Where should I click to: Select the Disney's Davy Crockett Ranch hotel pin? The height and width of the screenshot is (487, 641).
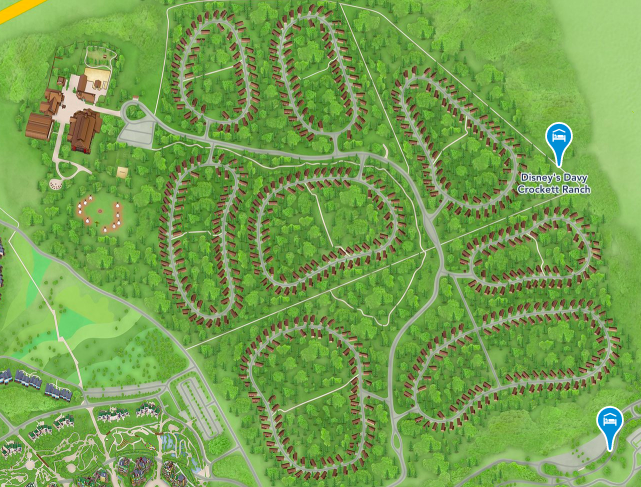tap(558, 141)
